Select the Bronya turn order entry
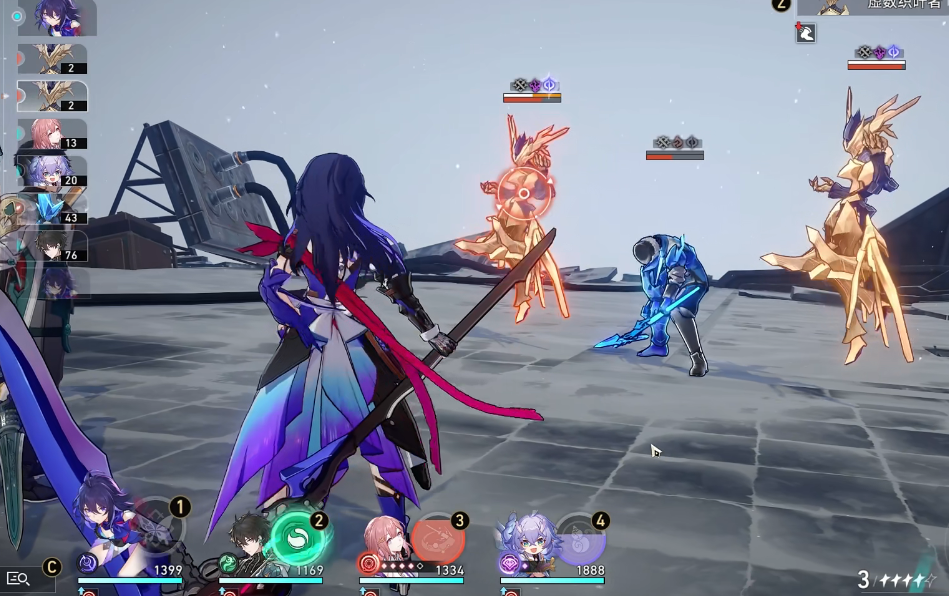The width and height of the screenshot is (949, 596). coord(52,171)
